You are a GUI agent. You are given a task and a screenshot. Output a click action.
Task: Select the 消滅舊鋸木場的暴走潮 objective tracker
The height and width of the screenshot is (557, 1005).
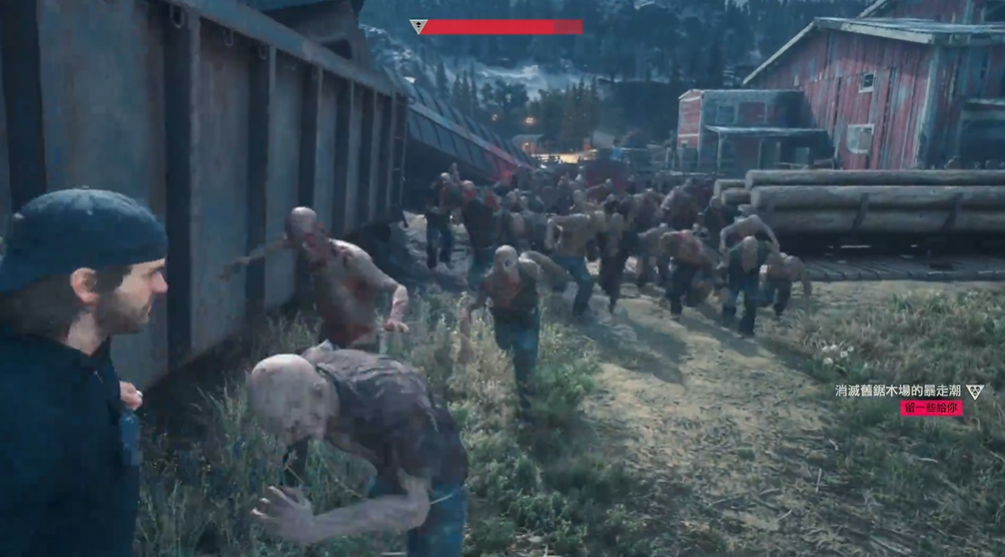[898, 391]
